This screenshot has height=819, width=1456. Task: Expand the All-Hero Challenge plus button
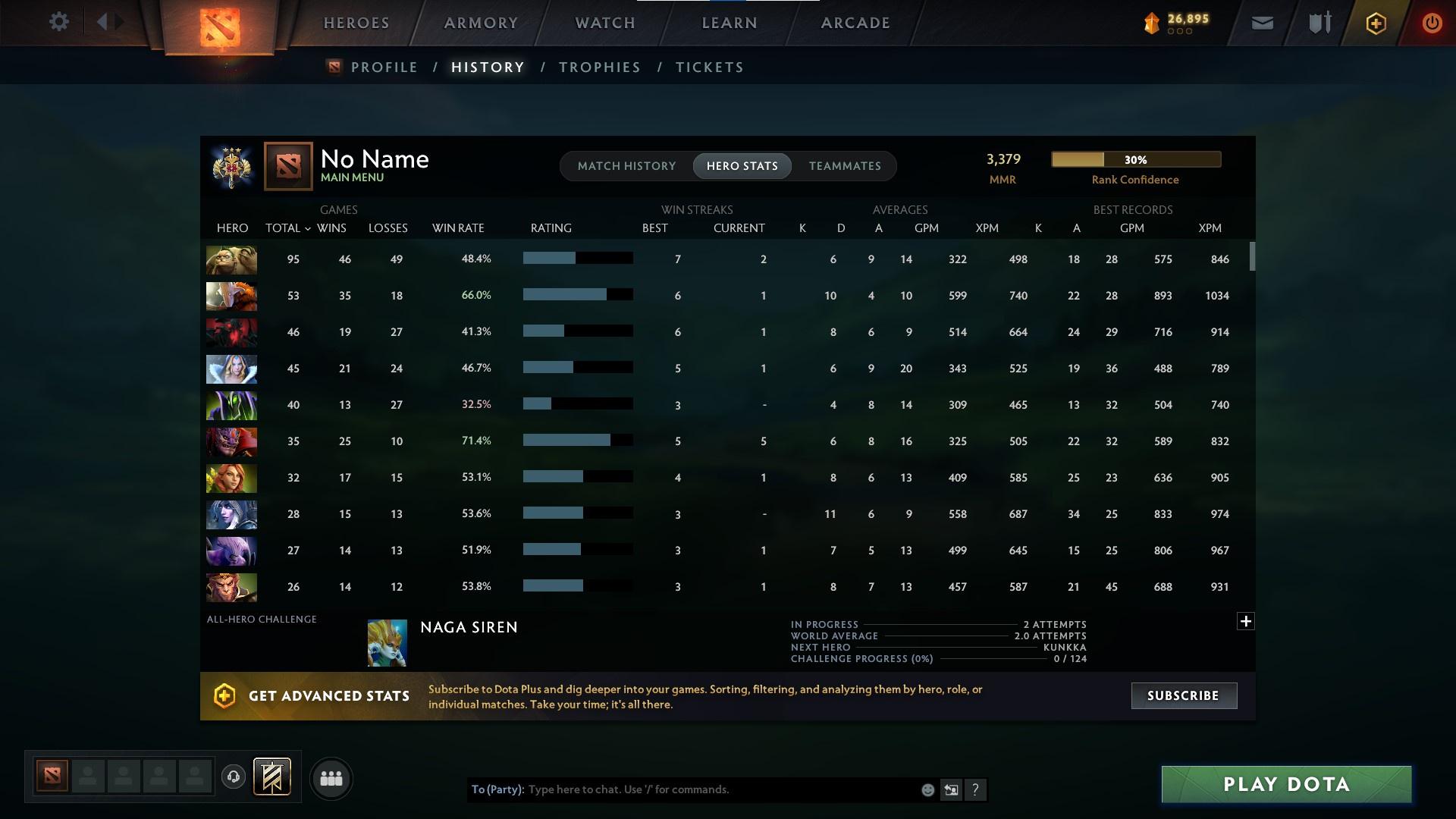[1246, 620]
